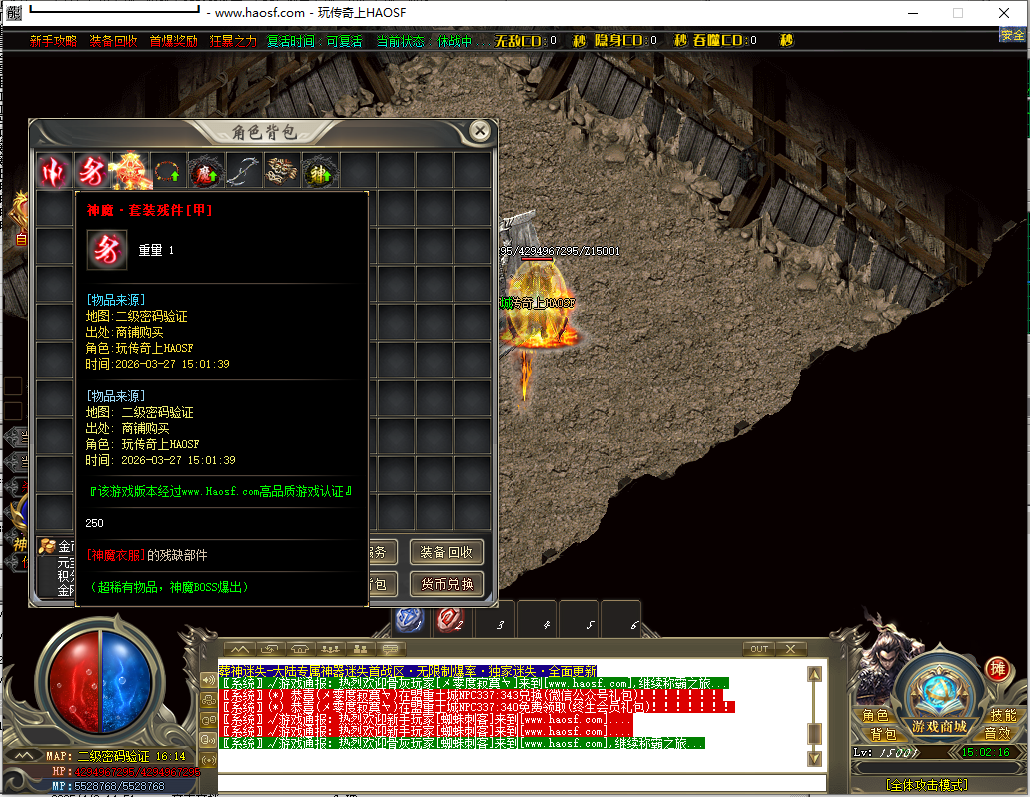Click the OUT button on chat panel
This screenshot has width=1030, height=797.
(760, 649)
